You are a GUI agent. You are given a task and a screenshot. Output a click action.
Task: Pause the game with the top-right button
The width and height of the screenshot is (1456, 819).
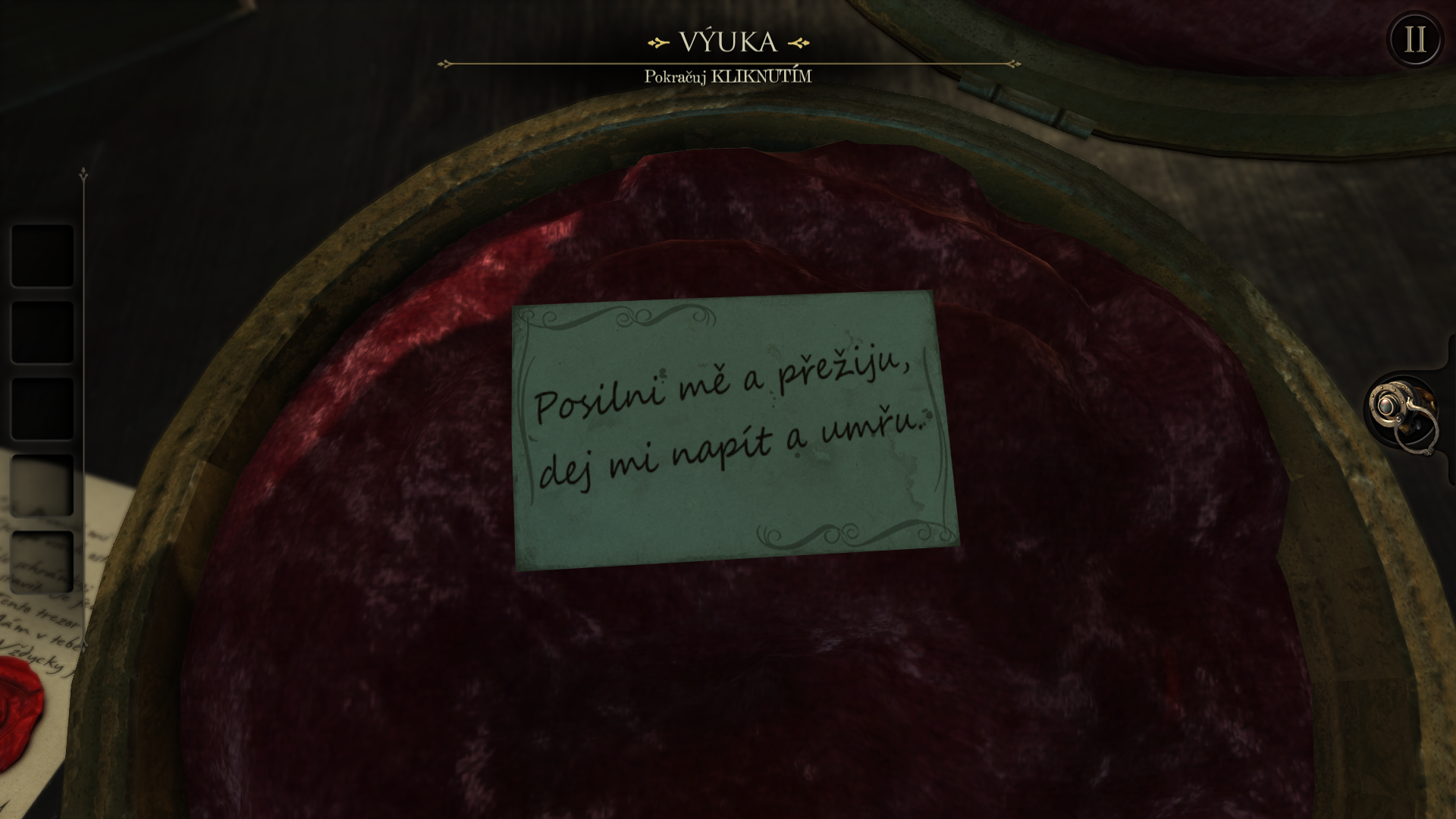(x=1414, y=39)
